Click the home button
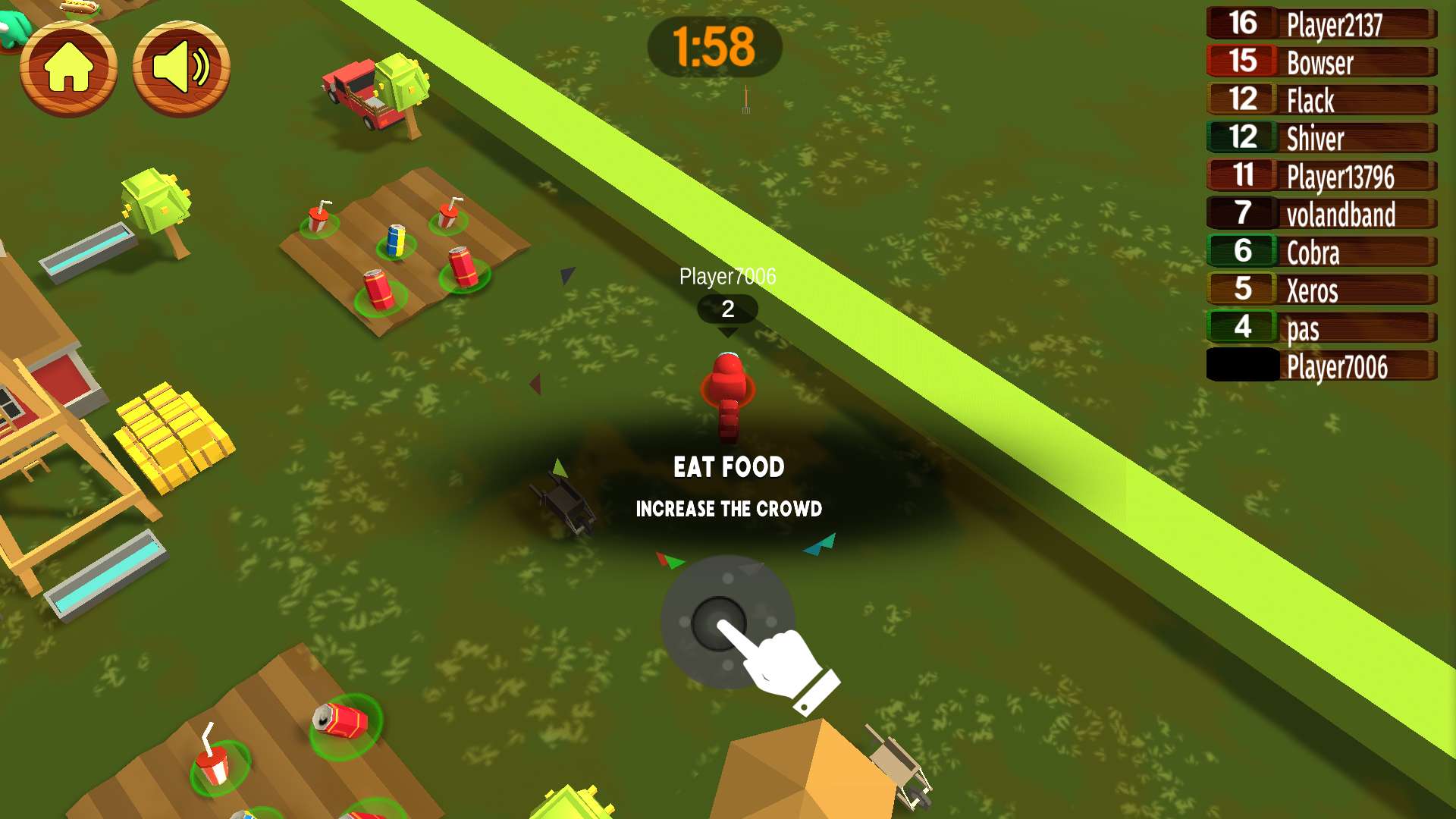 coord(68,67)
